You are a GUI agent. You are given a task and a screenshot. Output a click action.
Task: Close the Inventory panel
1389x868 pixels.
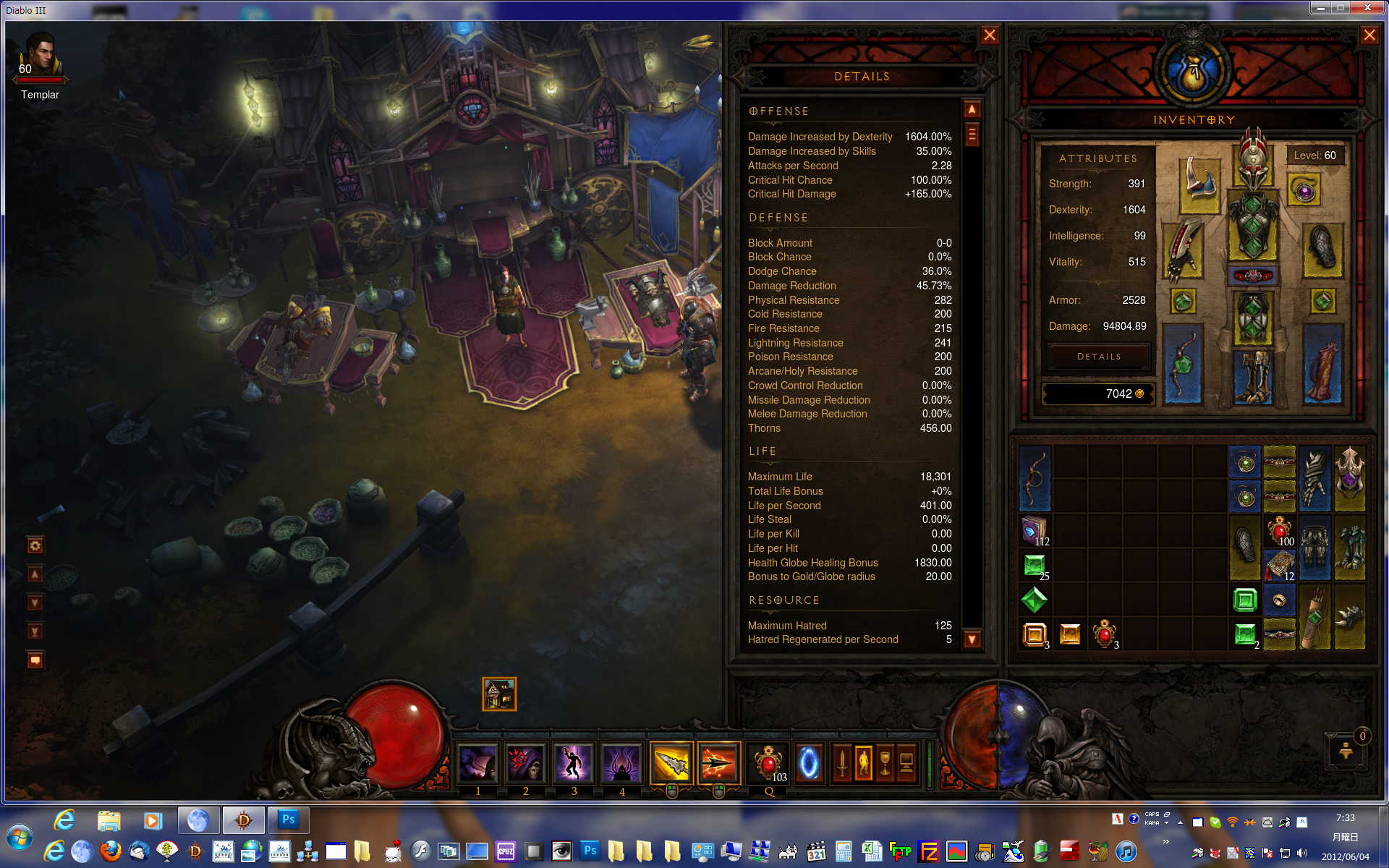(1369, 35)
